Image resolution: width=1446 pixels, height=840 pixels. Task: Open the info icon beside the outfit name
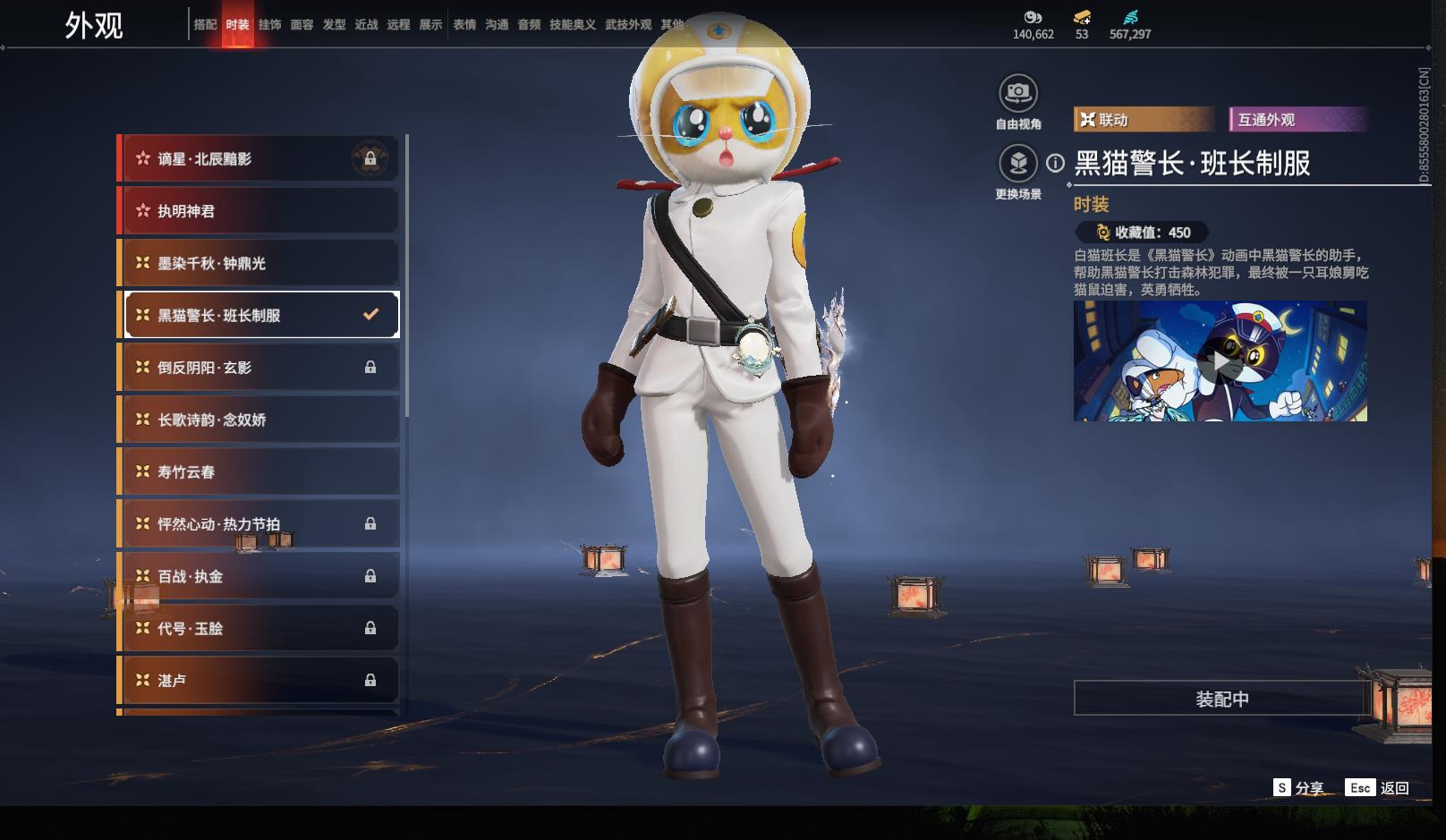[1056, 163]
